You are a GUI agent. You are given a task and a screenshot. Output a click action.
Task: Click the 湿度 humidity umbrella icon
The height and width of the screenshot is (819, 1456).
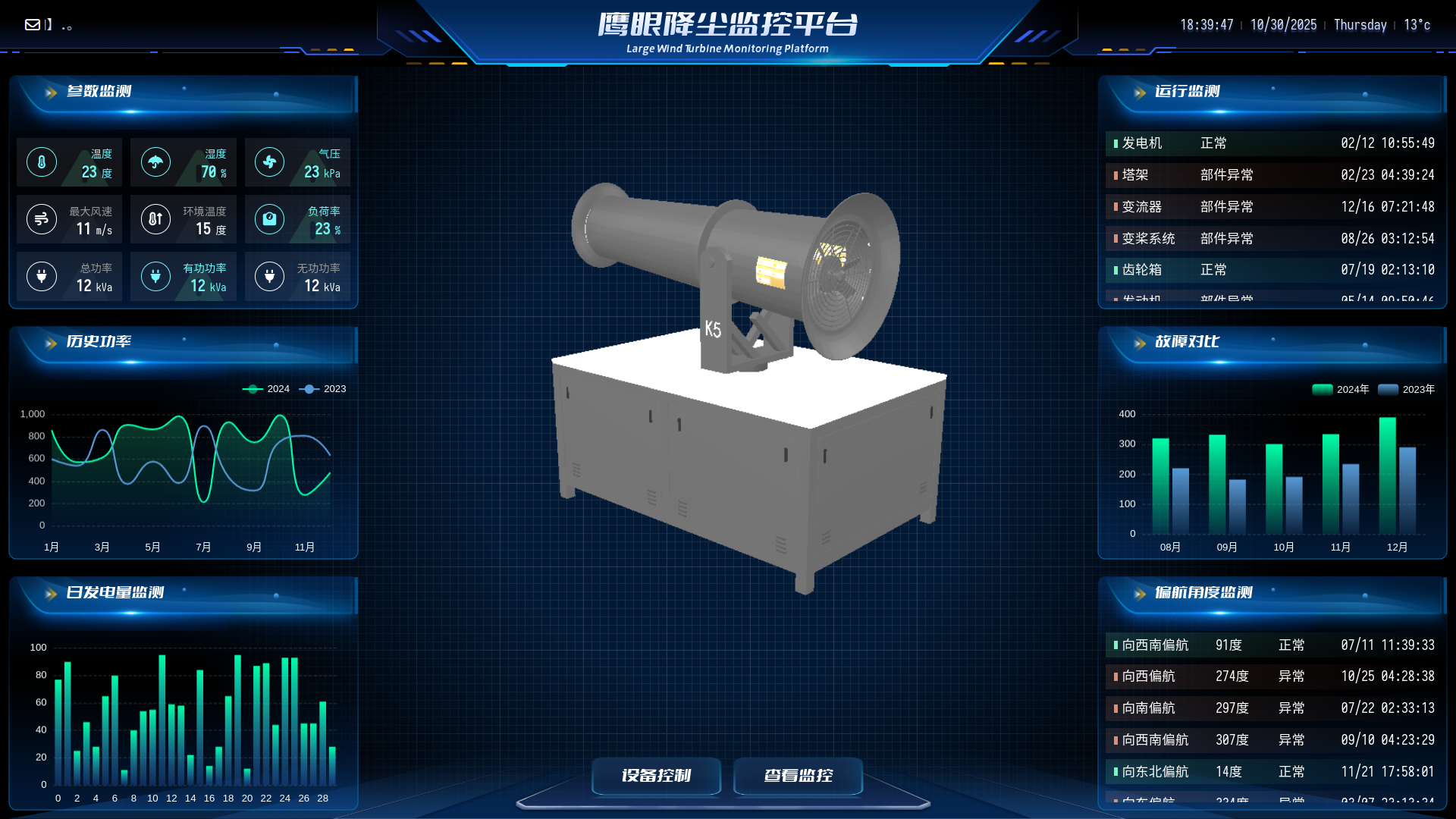pos(155,162)
